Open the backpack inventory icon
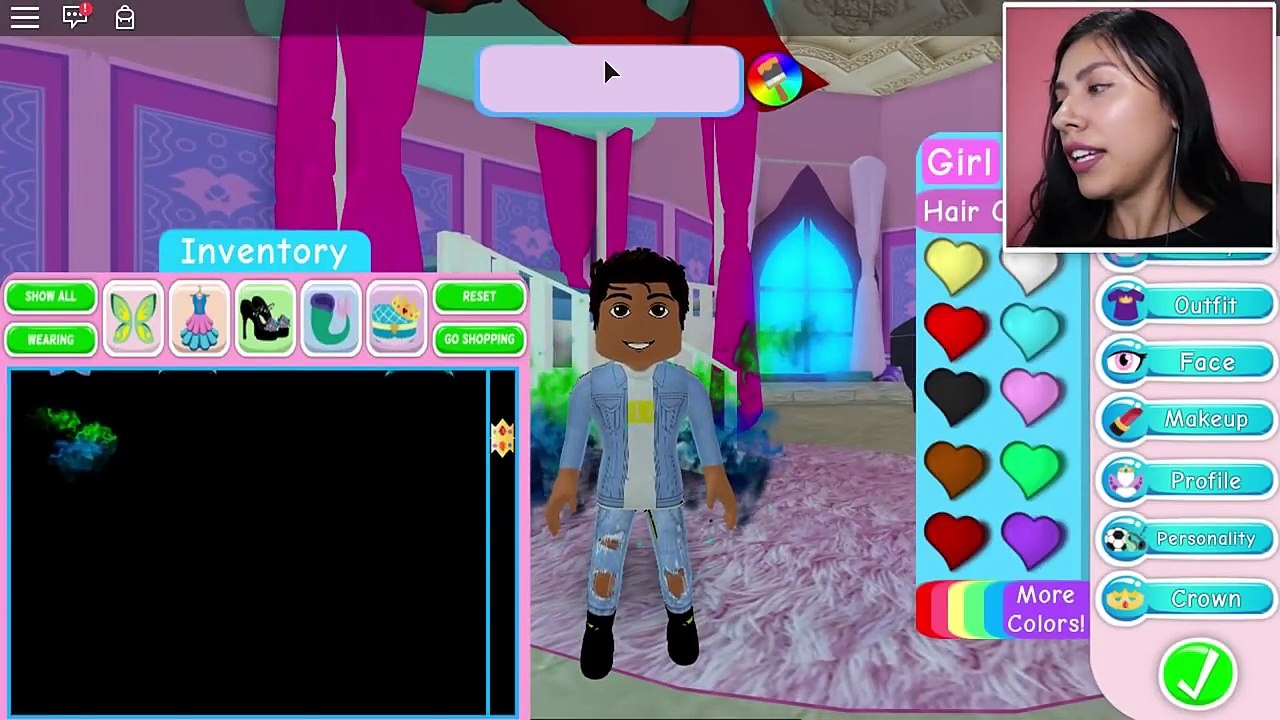1280x720 pixels. pos(124,17)
